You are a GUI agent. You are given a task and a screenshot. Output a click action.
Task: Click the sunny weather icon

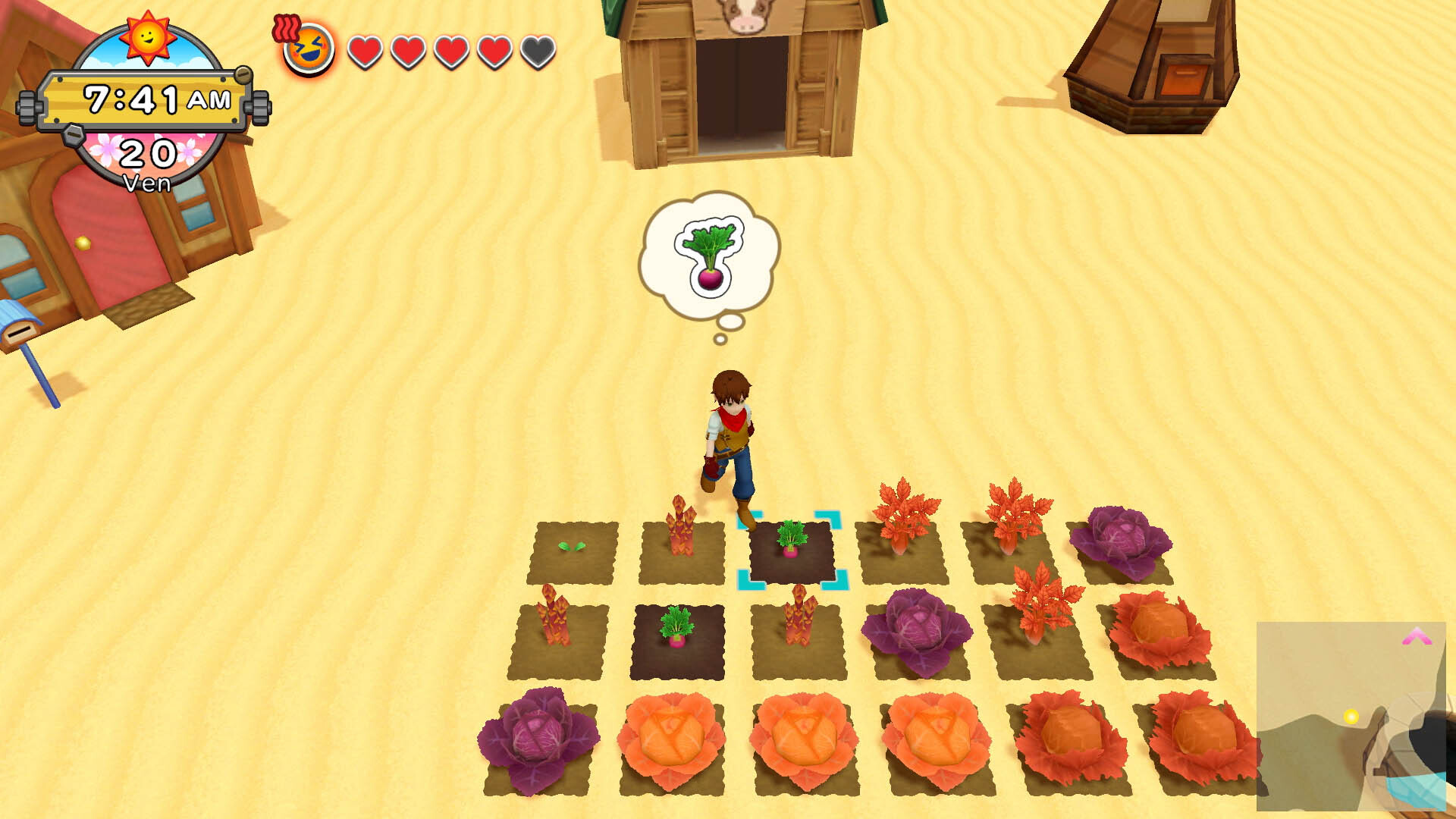pos(148,36)
